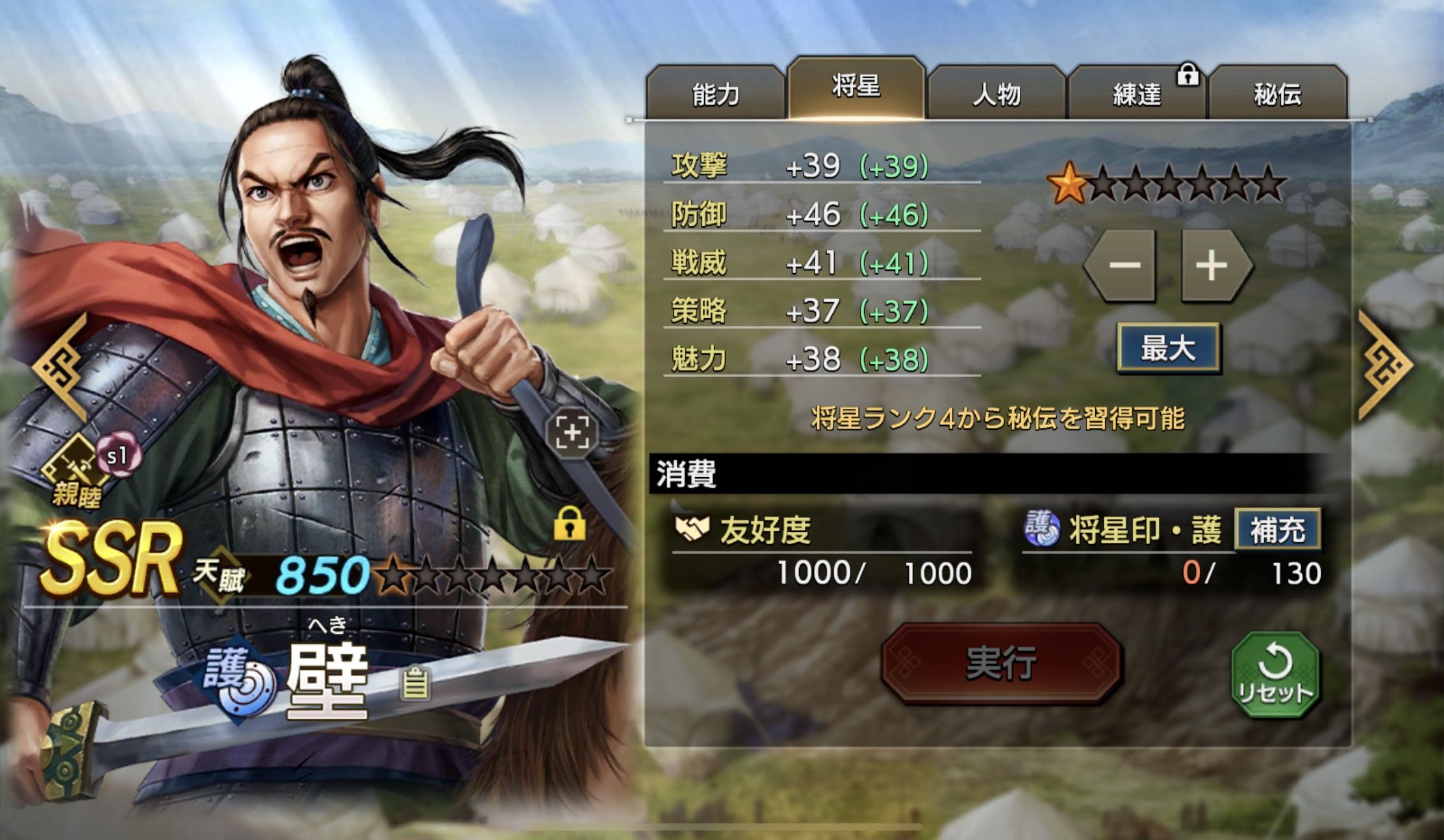
Task: Open the clipboard note icon beside 壁
Action: [x=415, y=683]
